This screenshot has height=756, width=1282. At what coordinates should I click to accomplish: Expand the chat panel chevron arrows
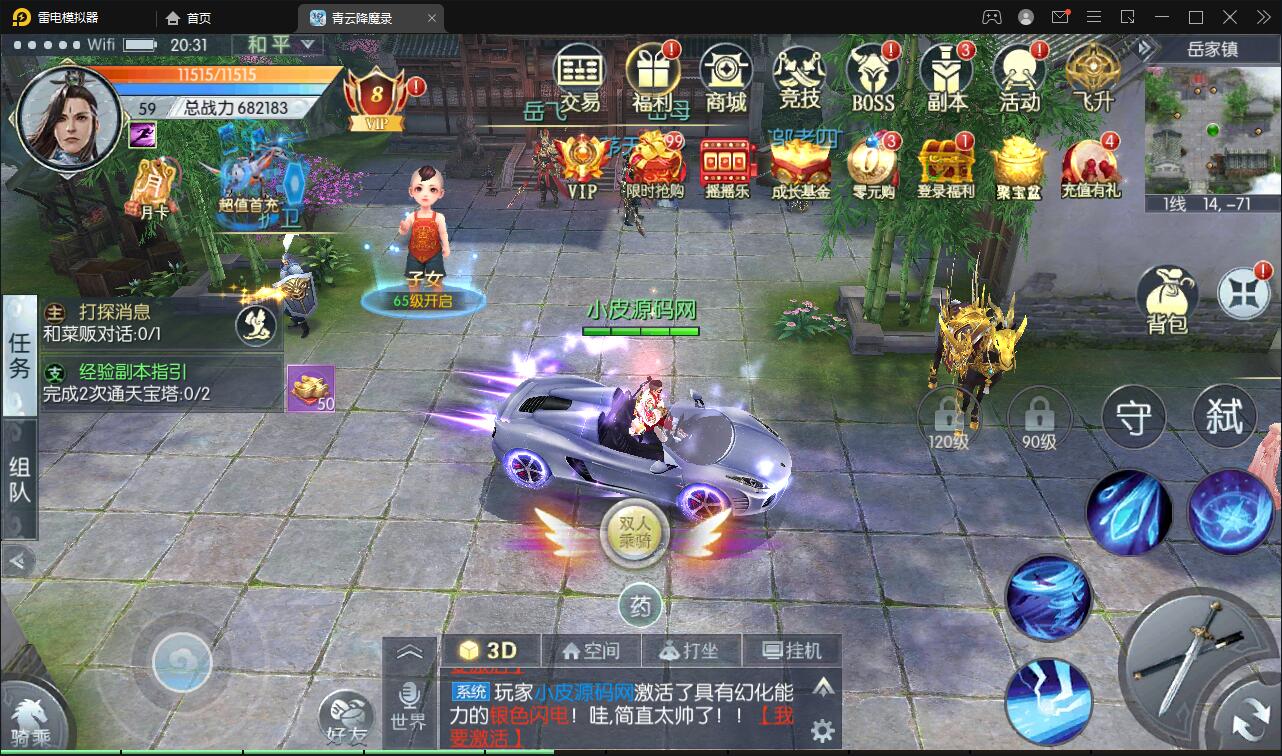(x=411, y=650)
